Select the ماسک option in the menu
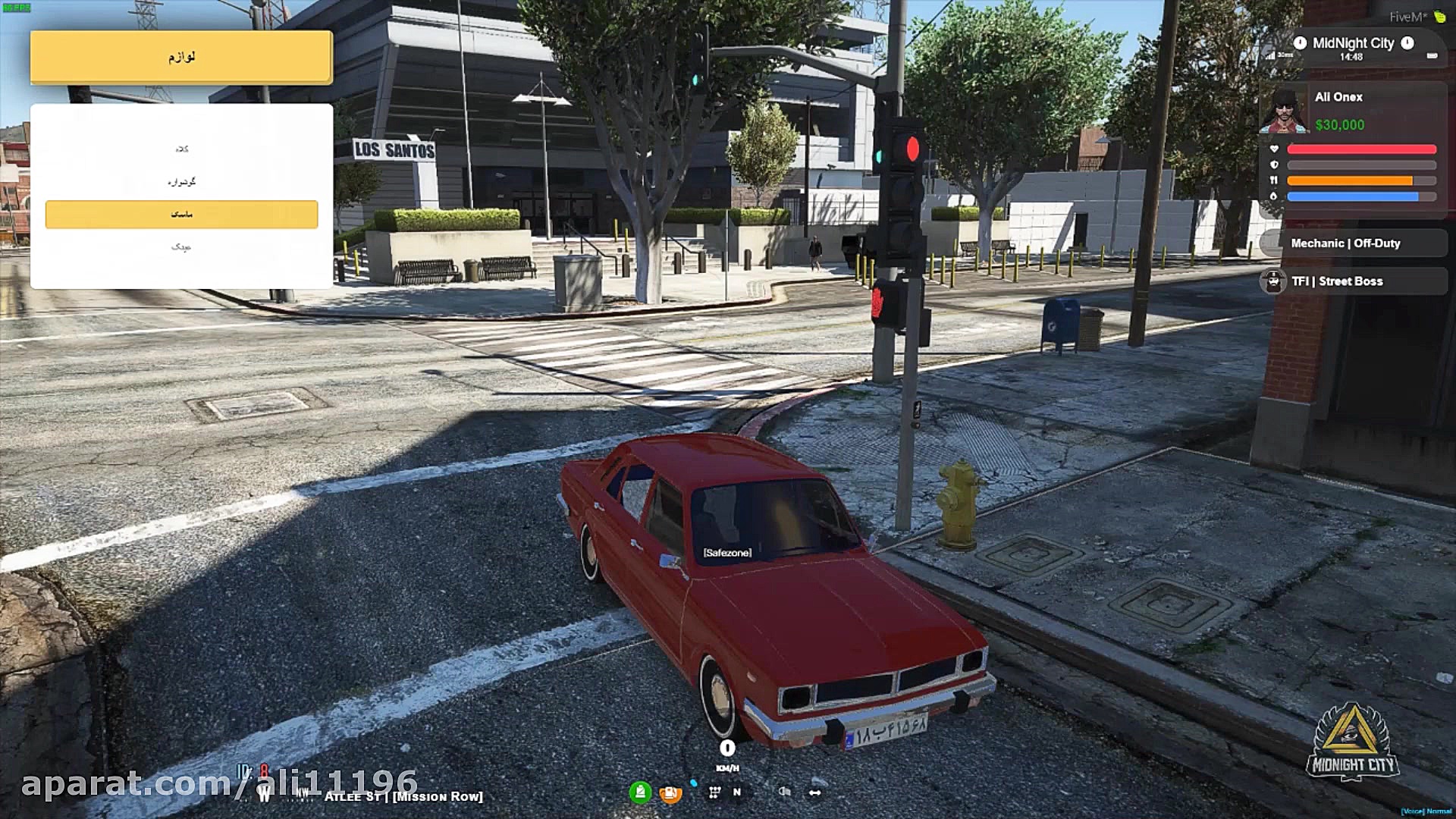The width and height of the screenshot is (1456, 819). pyautogui.click(x=182, y=214)
